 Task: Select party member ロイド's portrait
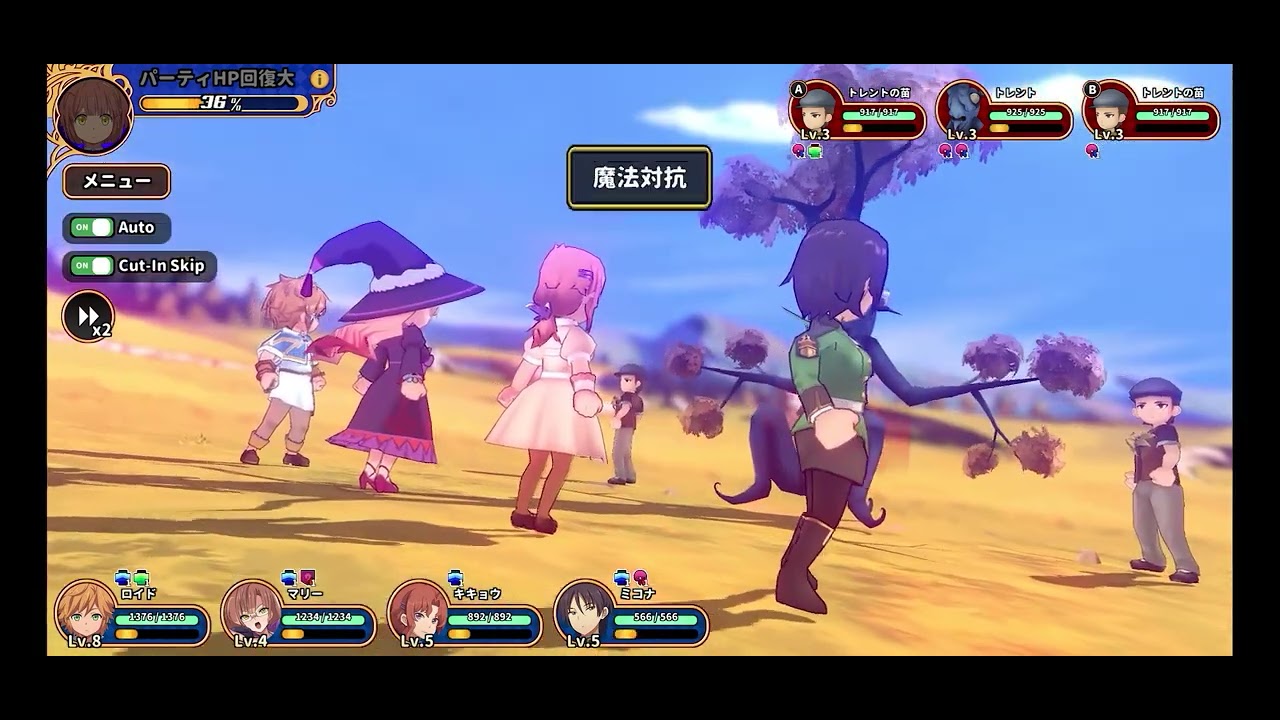click(85, 610)
